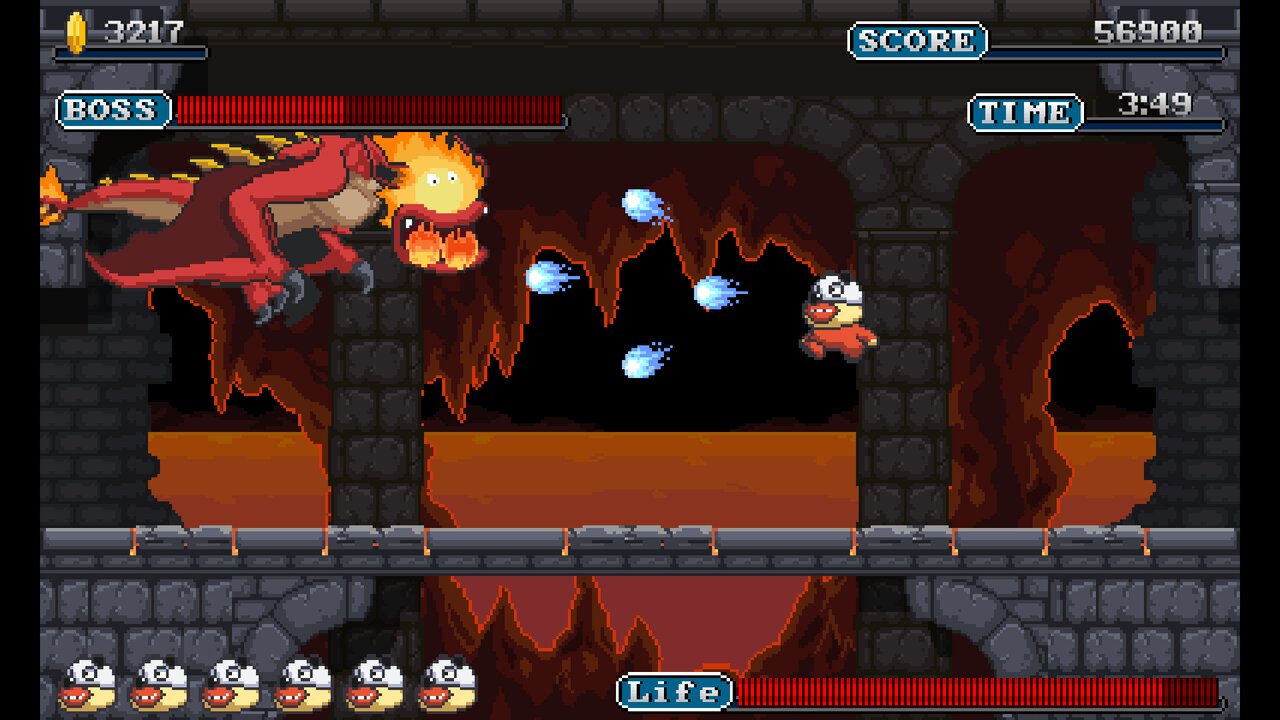1280x720 pixels.
Task: Click the boss health bar
Action: click(370, 111)
